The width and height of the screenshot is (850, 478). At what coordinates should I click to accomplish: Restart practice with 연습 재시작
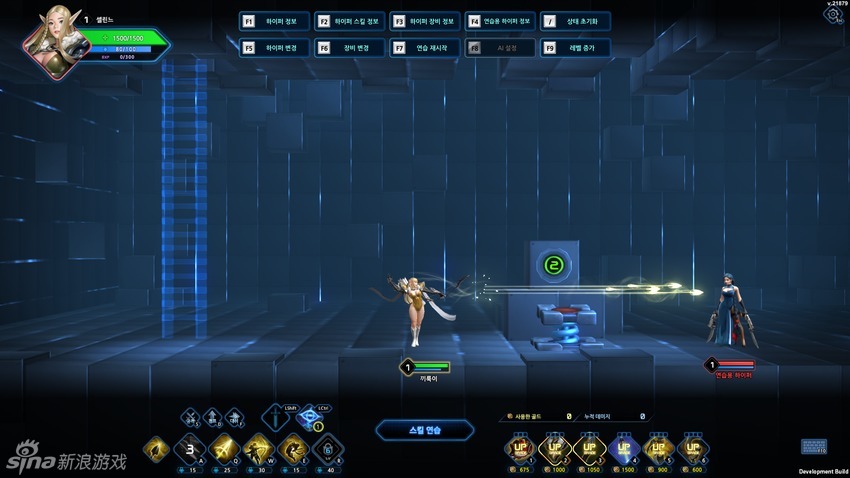[x=425, y=47]
